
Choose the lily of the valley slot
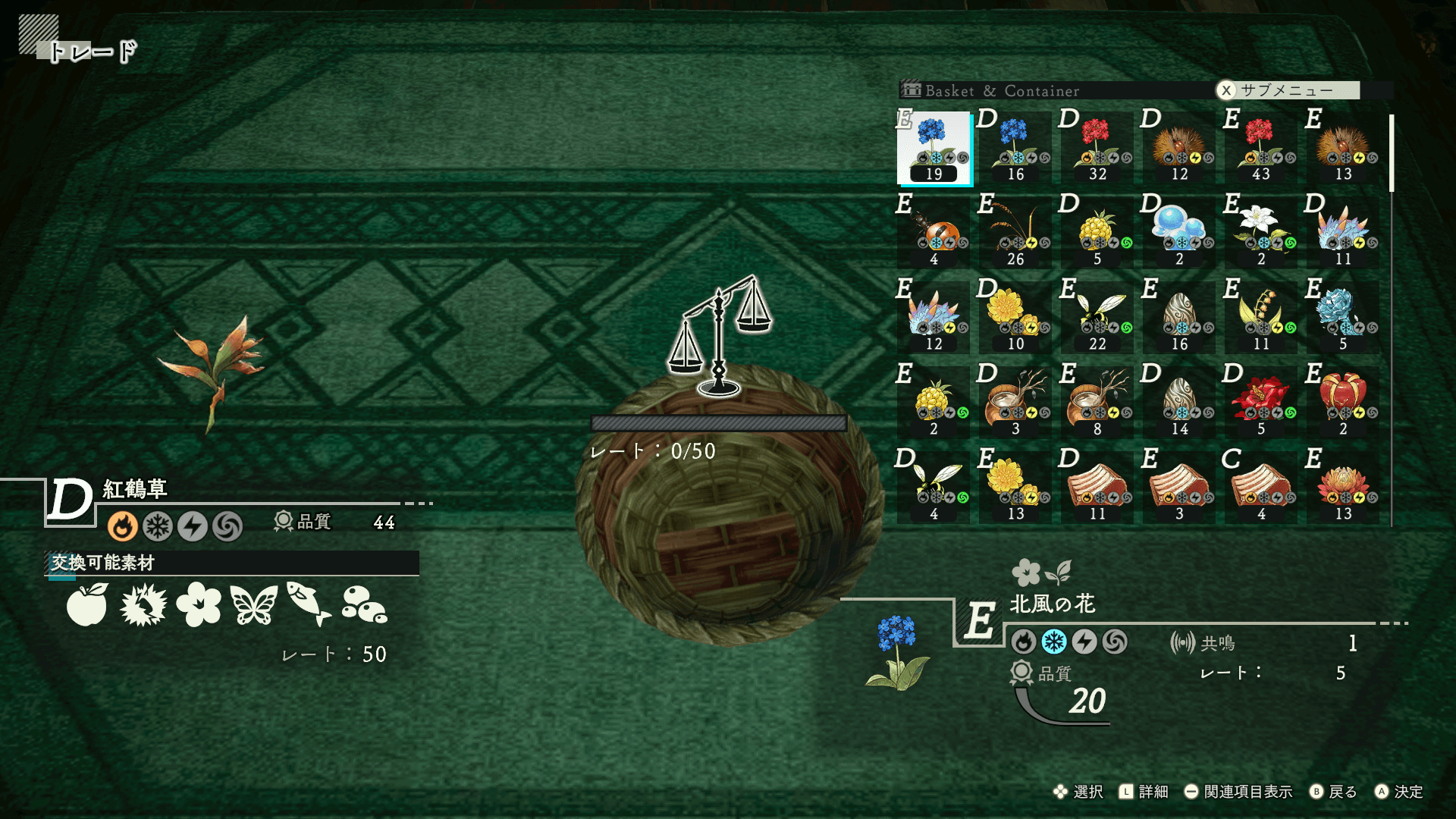(1261, 318)
